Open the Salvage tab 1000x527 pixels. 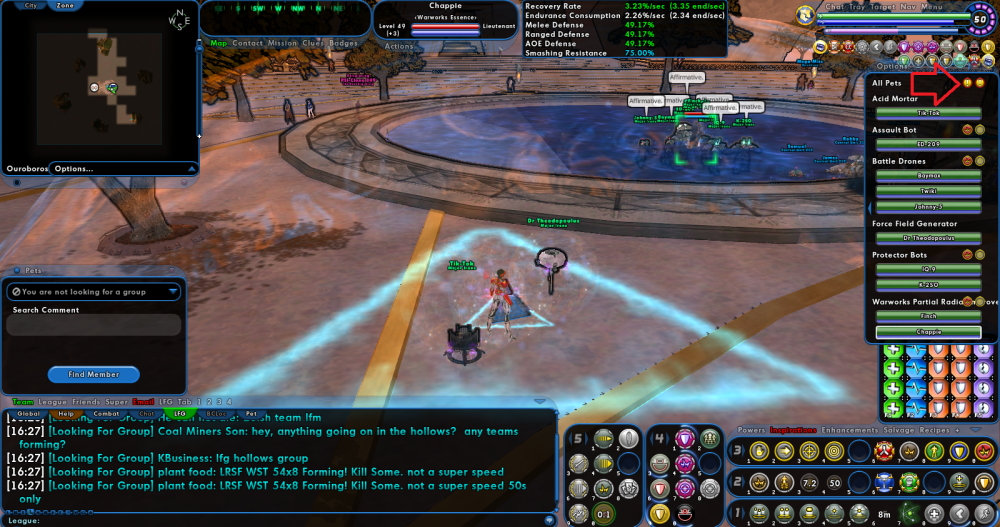pos(903,430)
